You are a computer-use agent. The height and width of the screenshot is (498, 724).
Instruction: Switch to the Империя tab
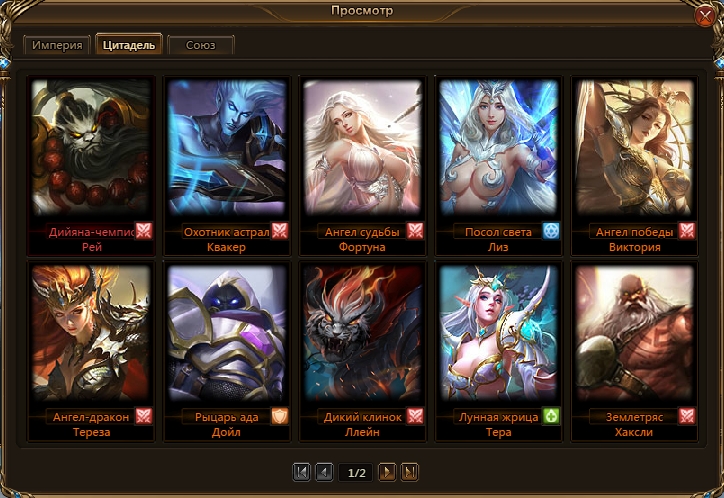pyautogui.click(x=56, y=46)
